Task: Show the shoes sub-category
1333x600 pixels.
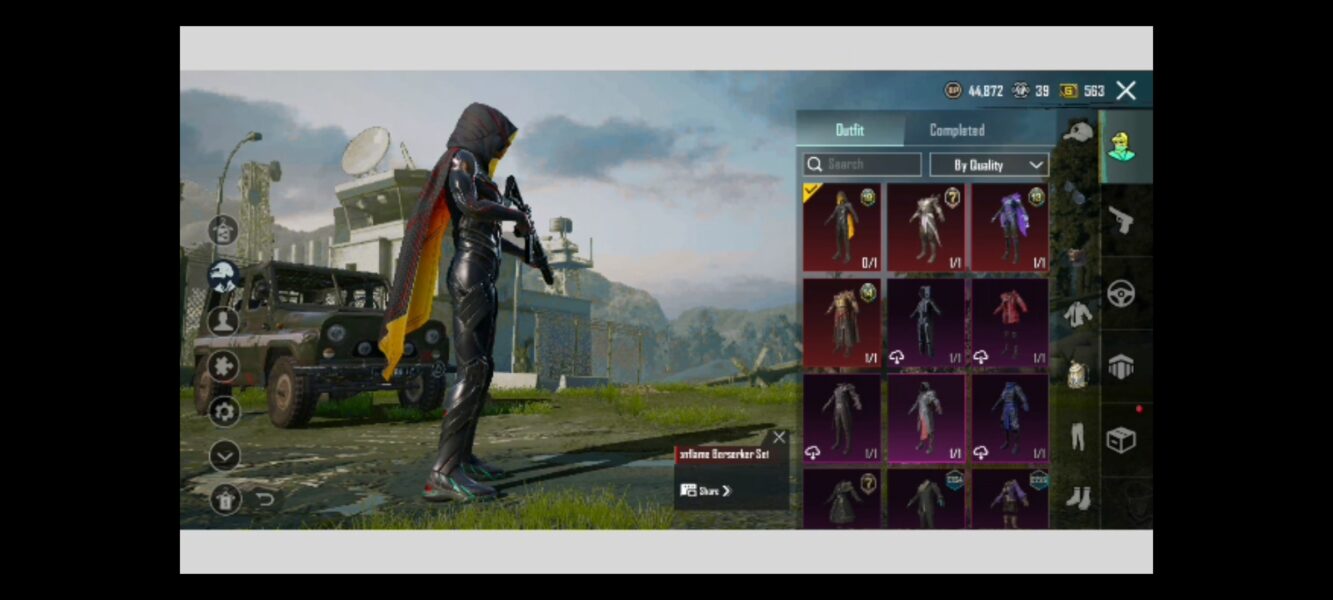Action: (x=1077, y=497)
